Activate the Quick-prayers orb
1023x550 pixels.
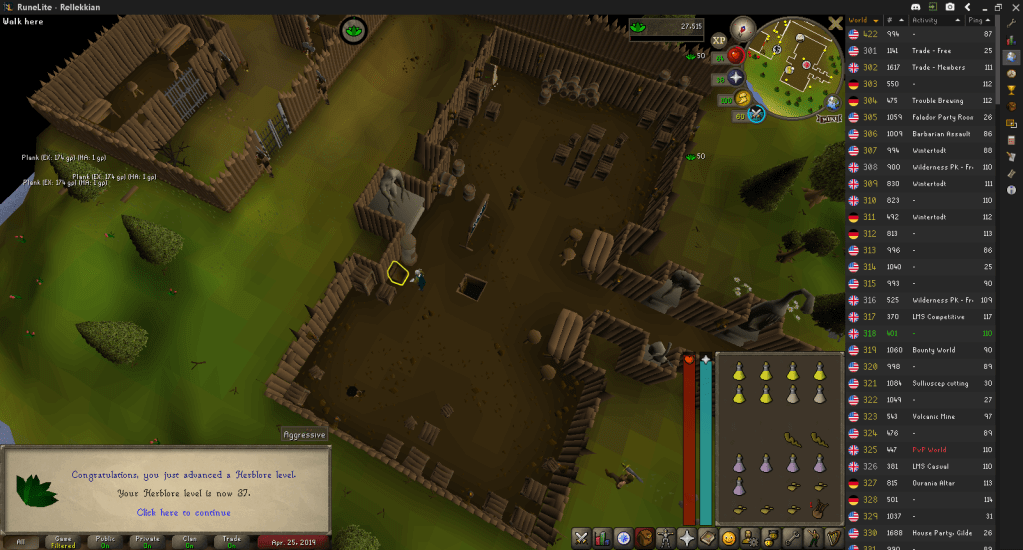(x=737, y=77)
